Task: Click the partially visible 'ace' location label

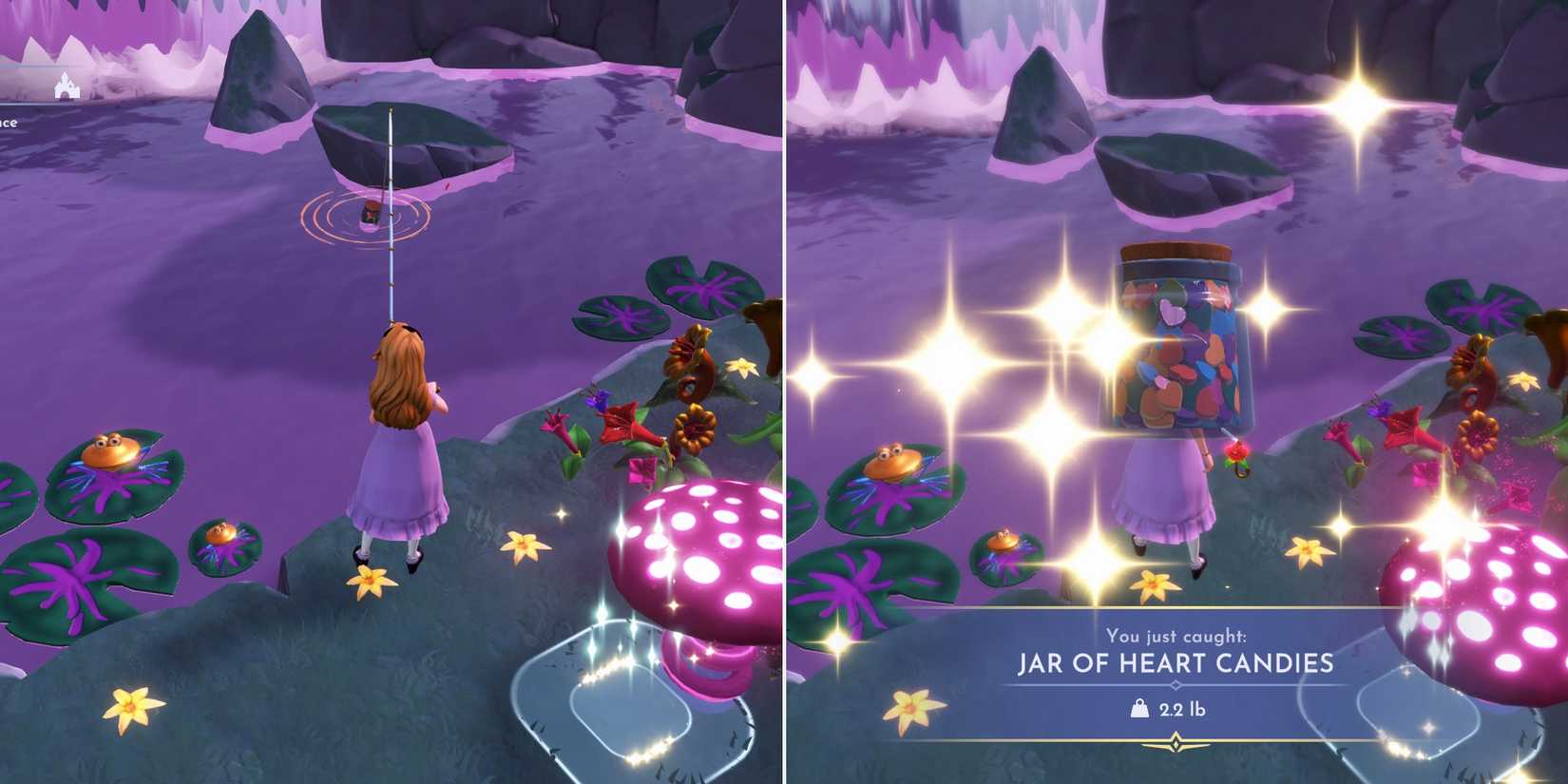Action: click(x=10, y=122)
